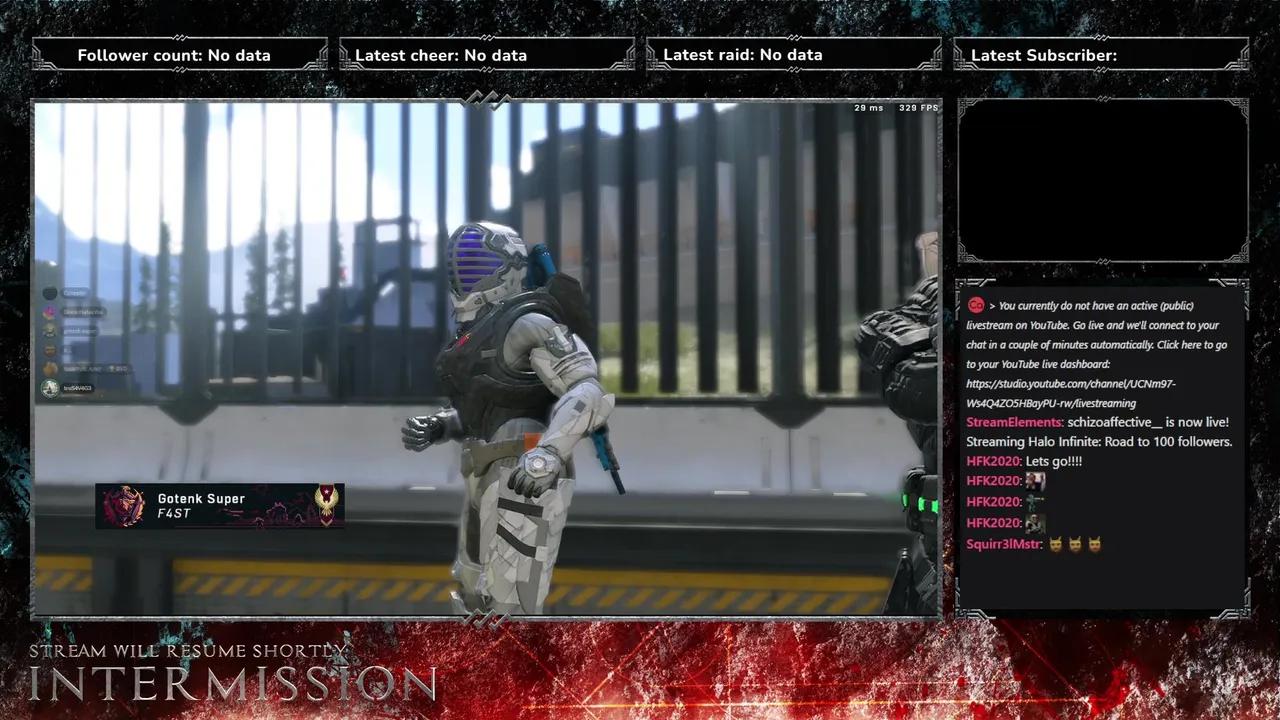Click HFK2020's third posted emote image

click(1035, 523)
